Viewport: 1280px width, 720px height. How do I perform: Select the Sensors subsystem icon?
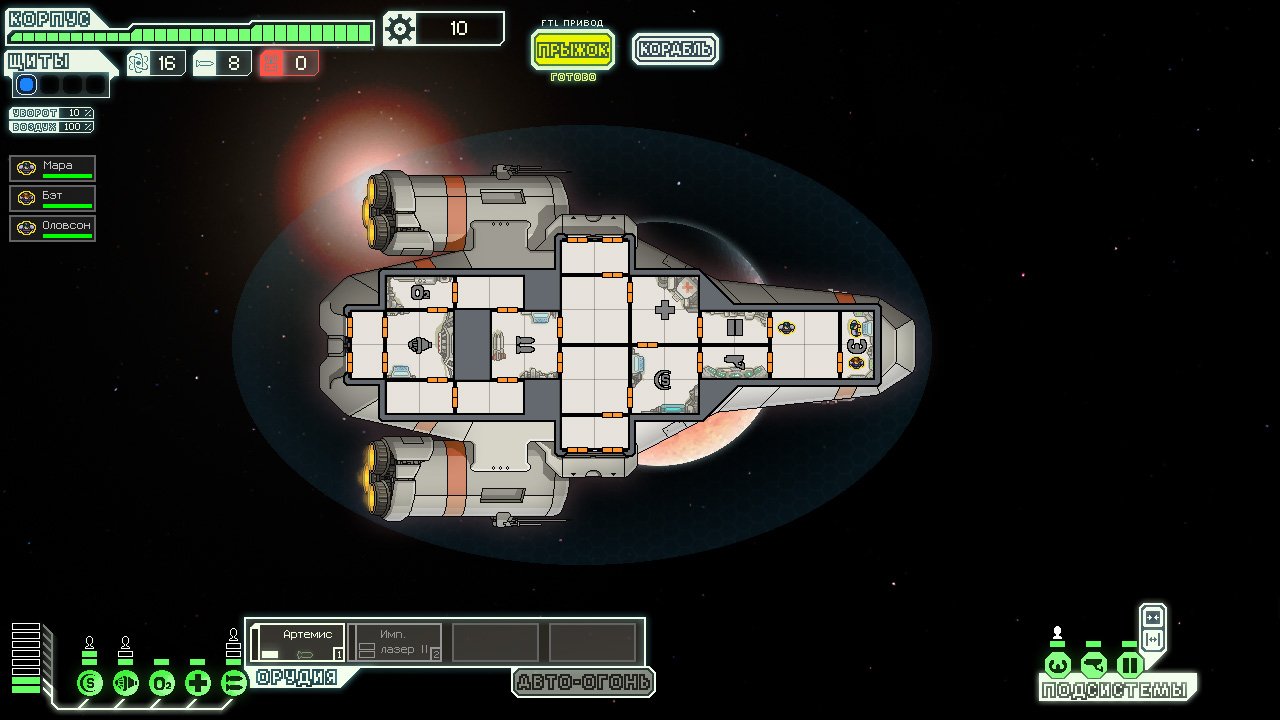(1094, 666)
